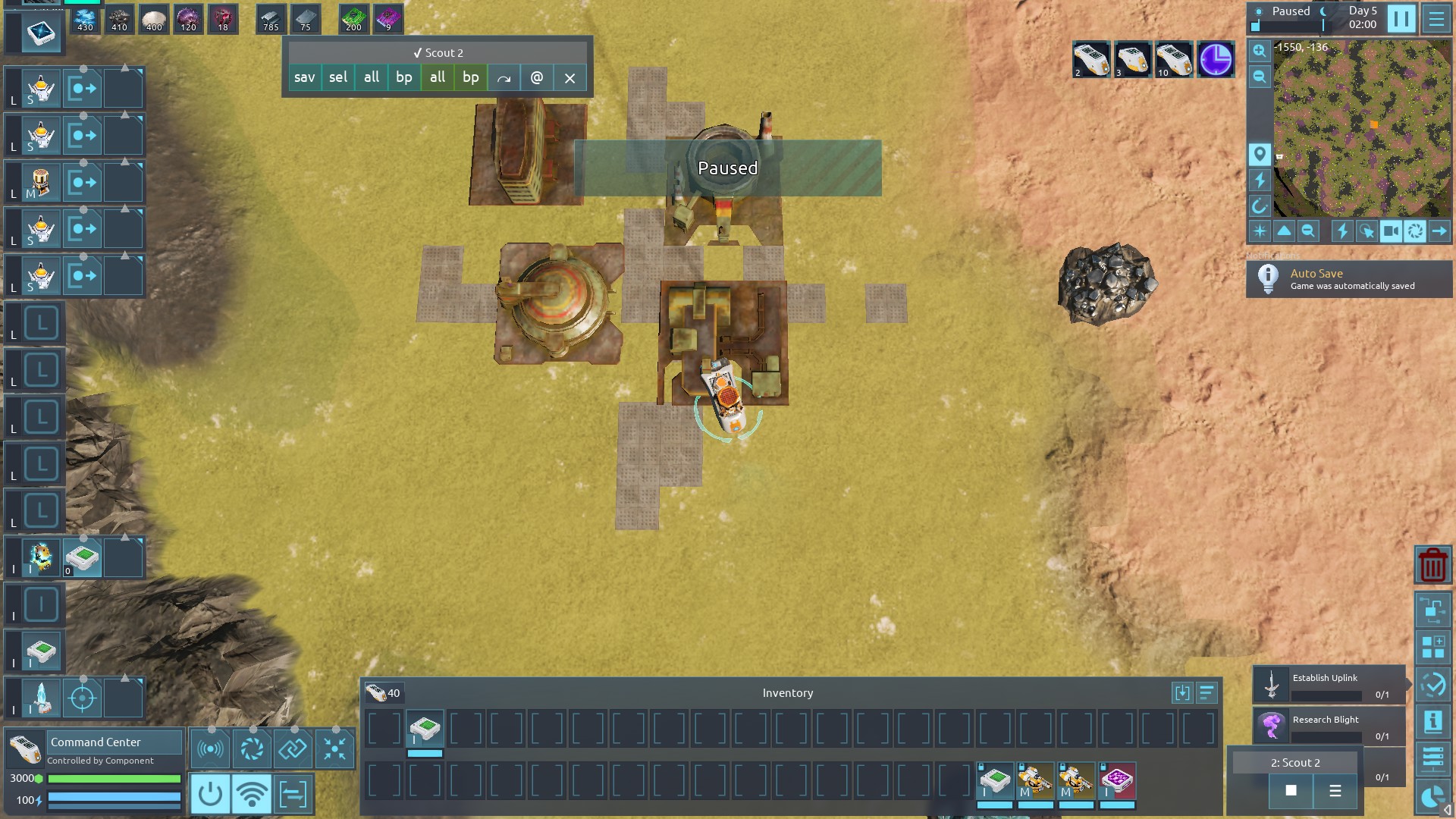This screenshot has height=819, width=1456.
Task: Open the Scout 2 list menu
Action: coord(1335,791)
